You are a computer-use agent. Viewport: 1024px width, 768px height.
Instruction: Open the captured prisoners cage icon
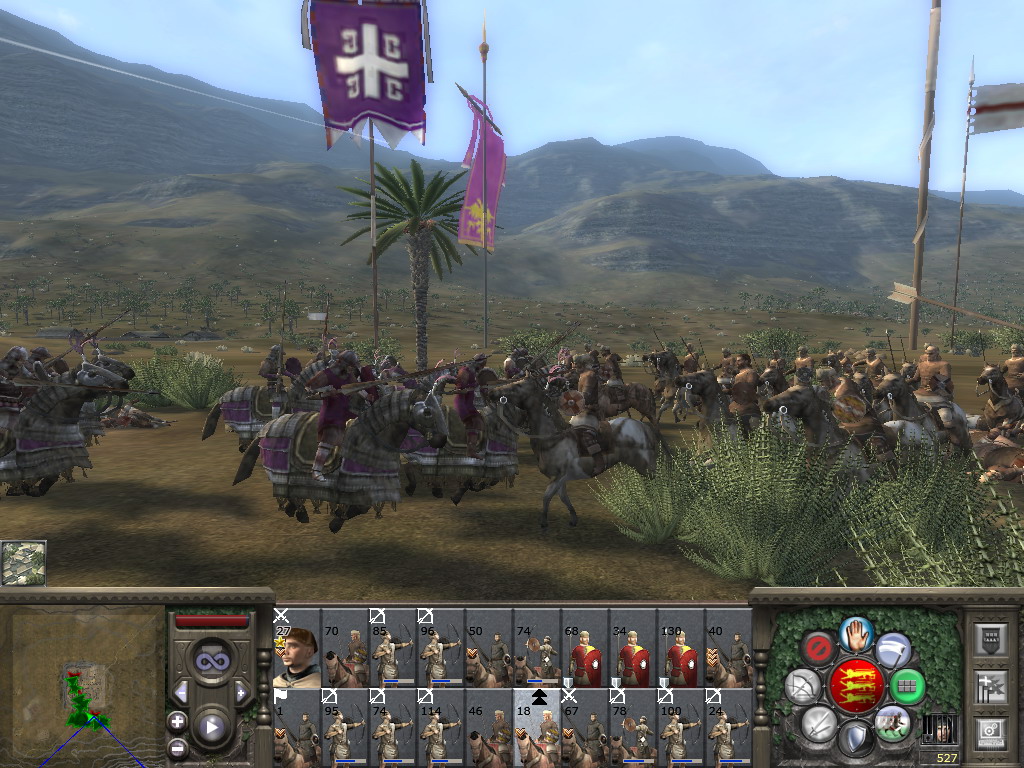(938, 728)
